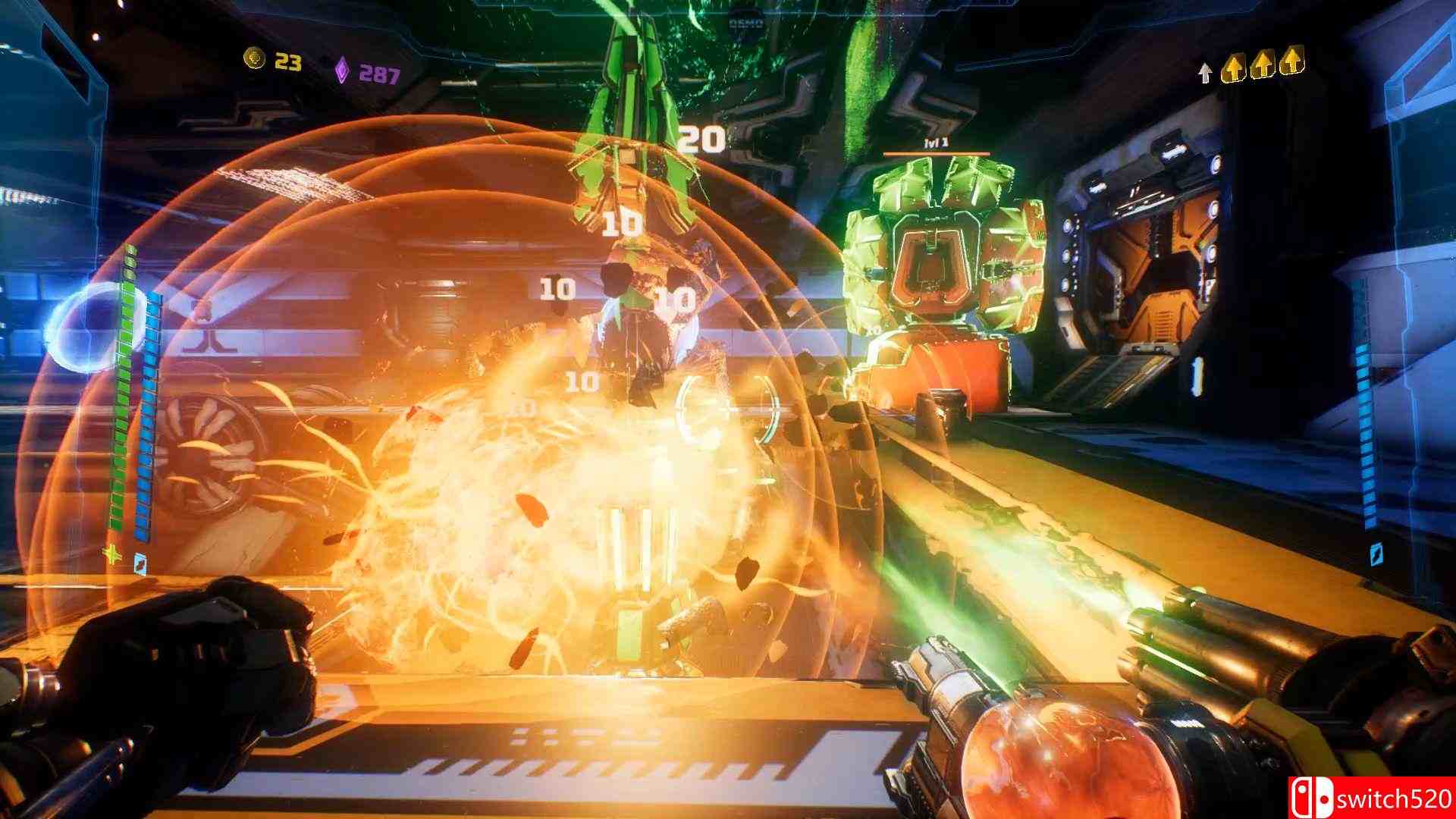Click the white upgrade arrow icon
1456x819 pixels.
(x=1204, y=70)
